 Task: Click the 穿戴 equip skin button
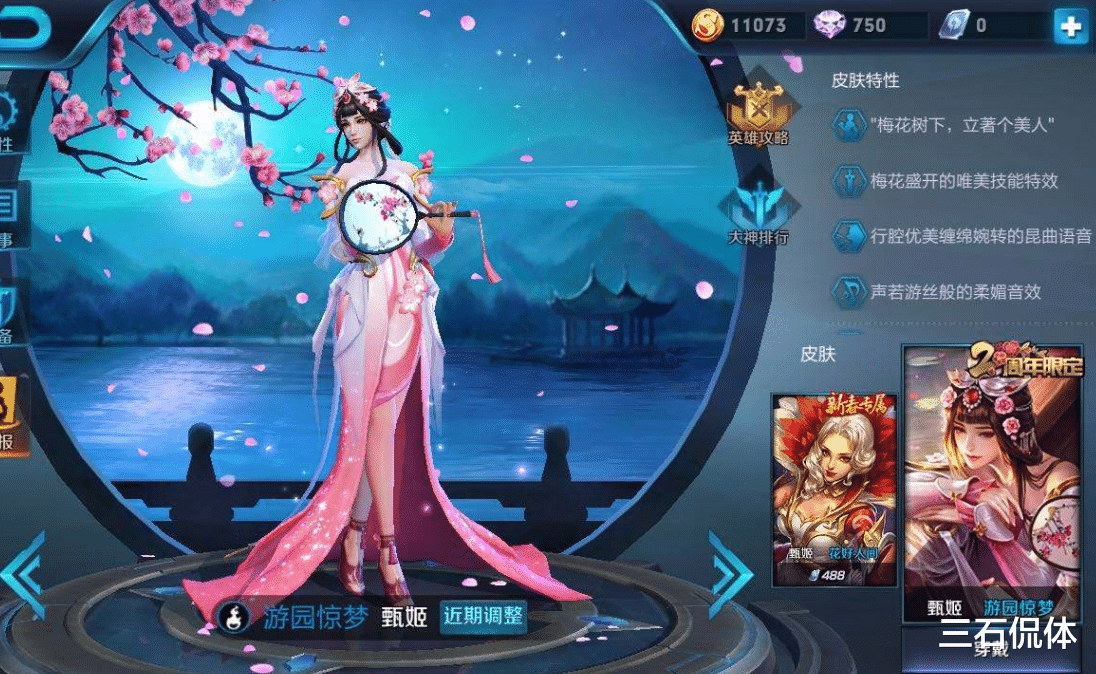click(x=990, y=648)
